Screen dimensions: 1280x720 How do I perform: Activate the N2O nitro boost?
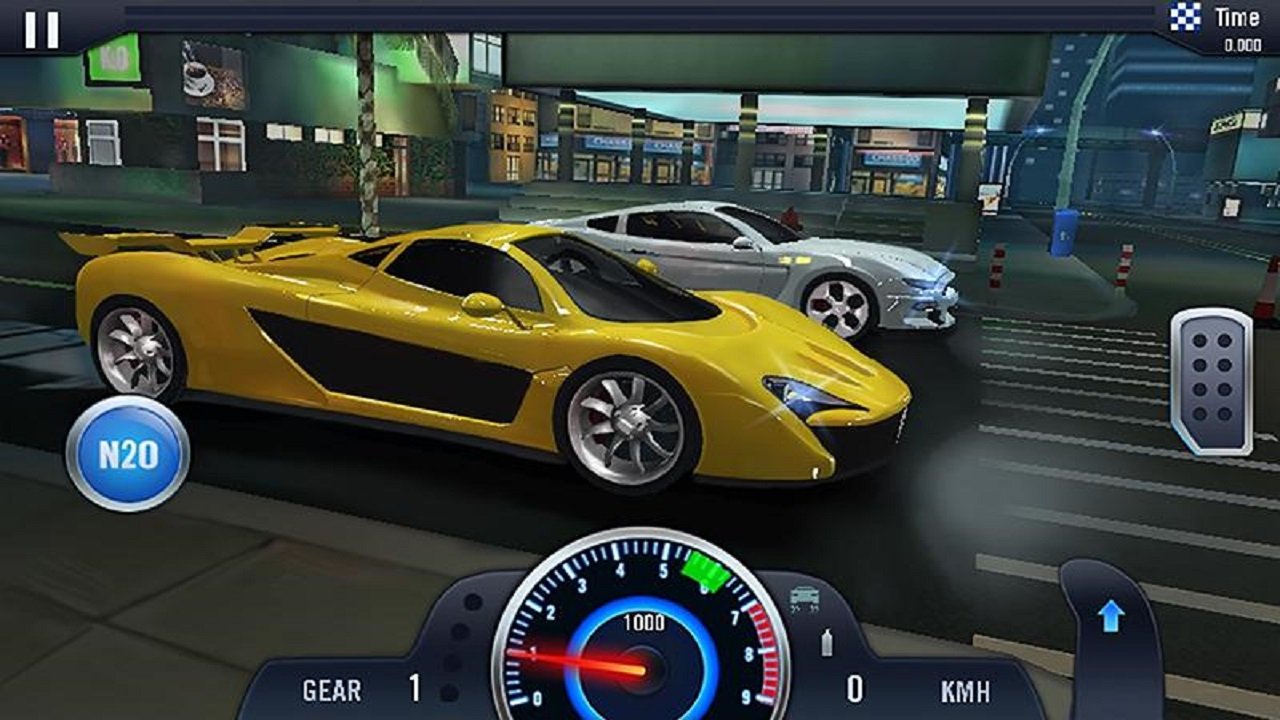click(128, 454)
